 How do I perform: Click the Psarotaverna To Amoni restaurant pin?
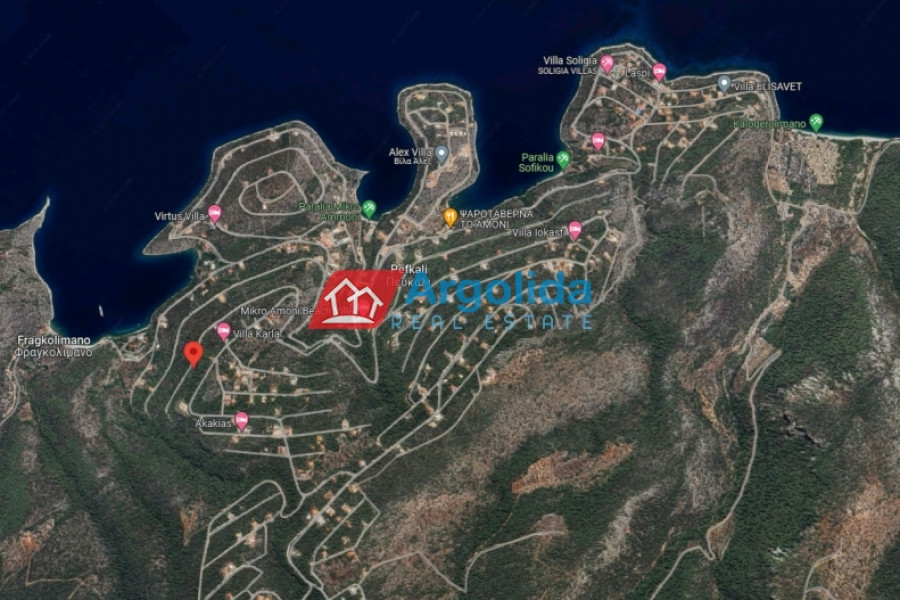tap(451, 216)
